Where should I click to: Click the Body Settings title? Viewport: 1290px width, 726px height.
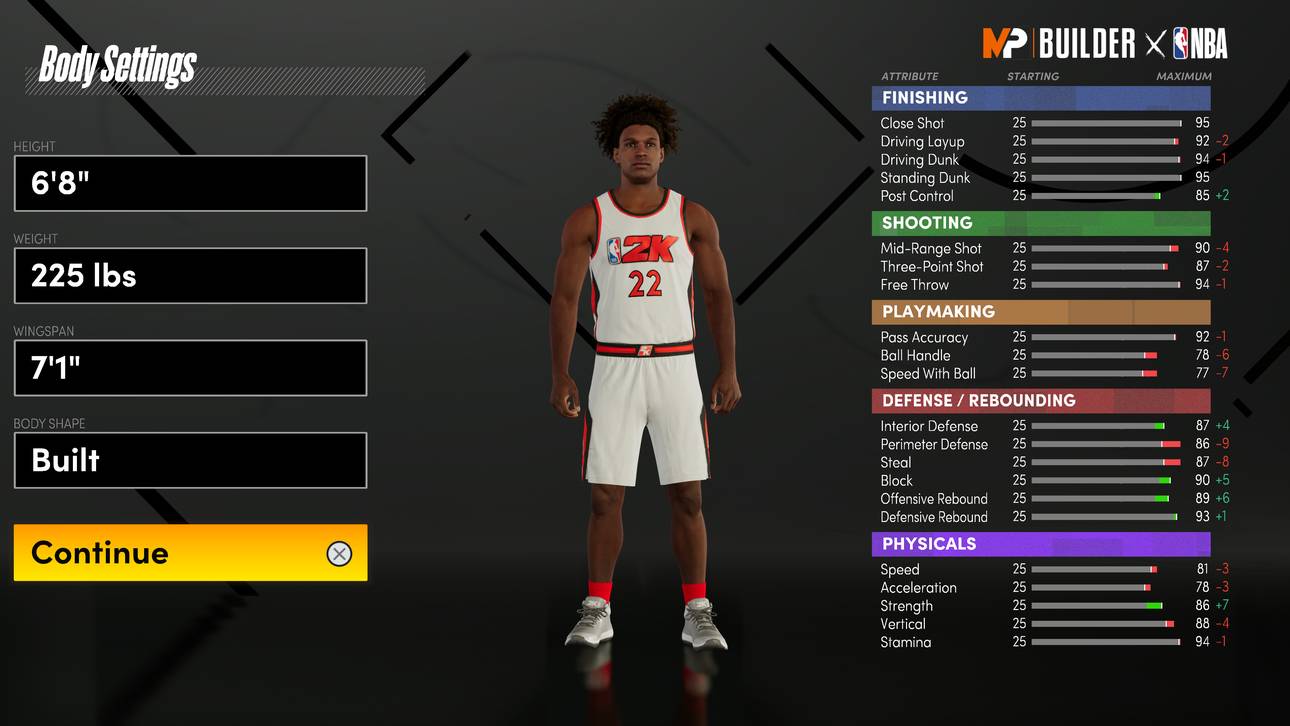point(116,68)
